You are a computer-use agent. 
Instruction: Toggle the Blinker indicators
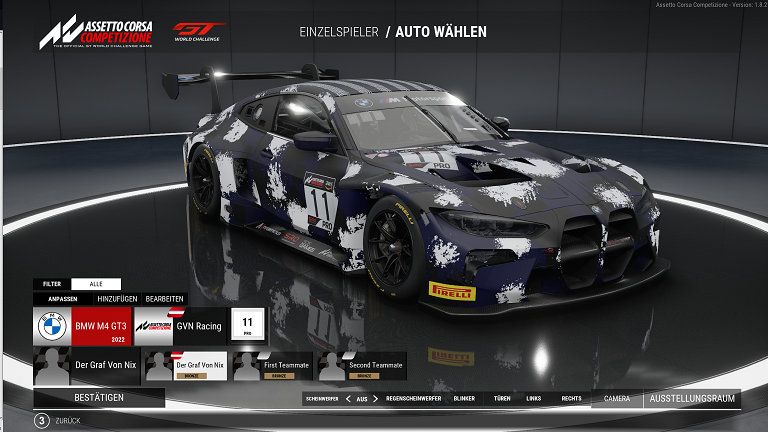[x=464, y=398]
